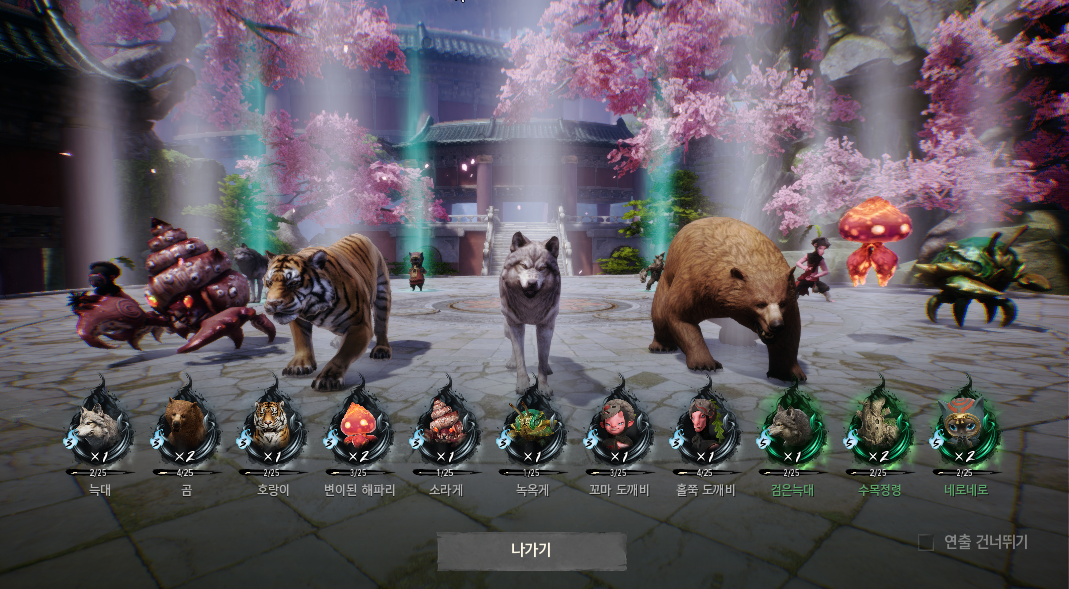1069x589 pixels.
Task: Select the 호랑이 tiger summon icon
Action: 272,425
